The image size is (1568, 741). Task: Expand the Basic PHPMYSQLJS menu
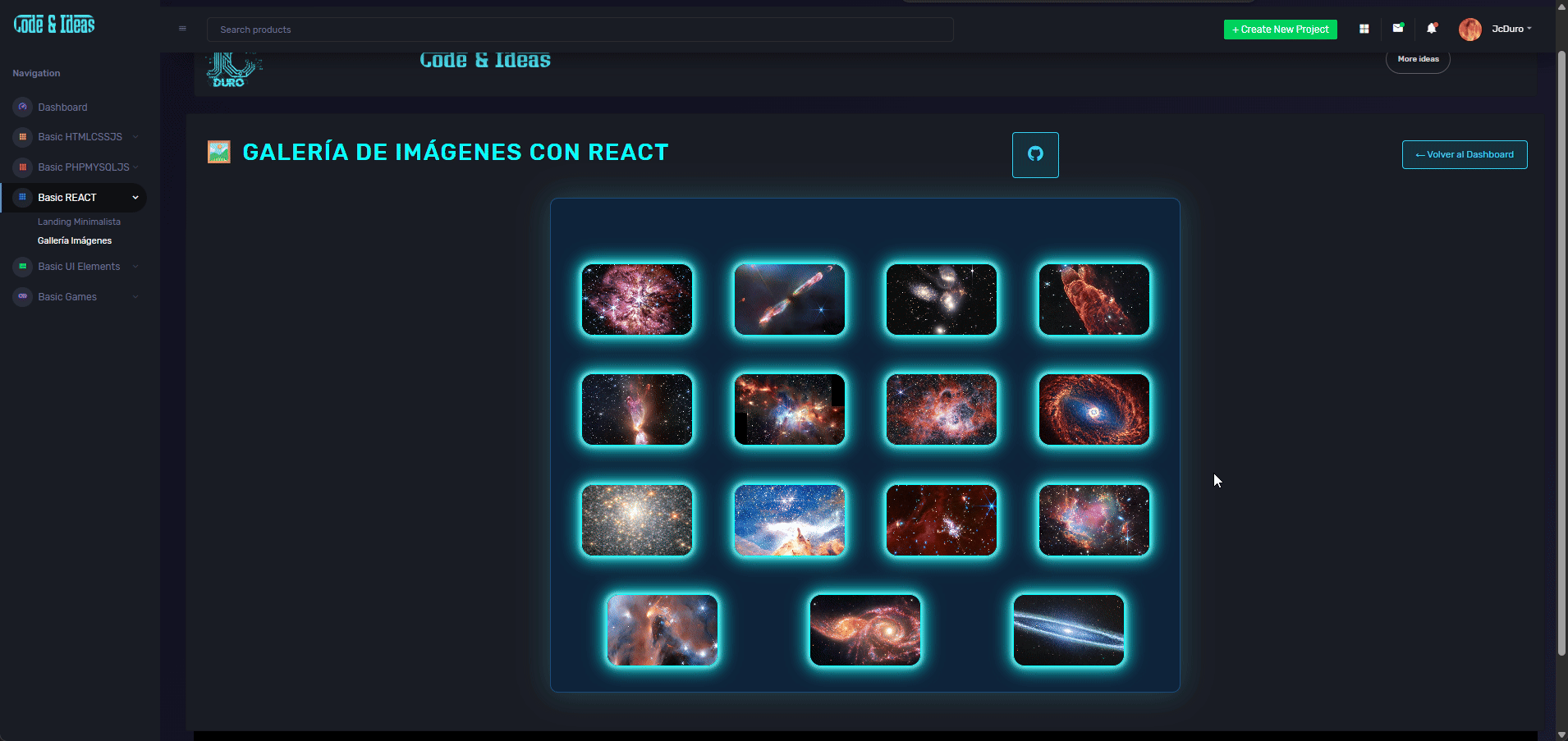[x=83, y=167]
